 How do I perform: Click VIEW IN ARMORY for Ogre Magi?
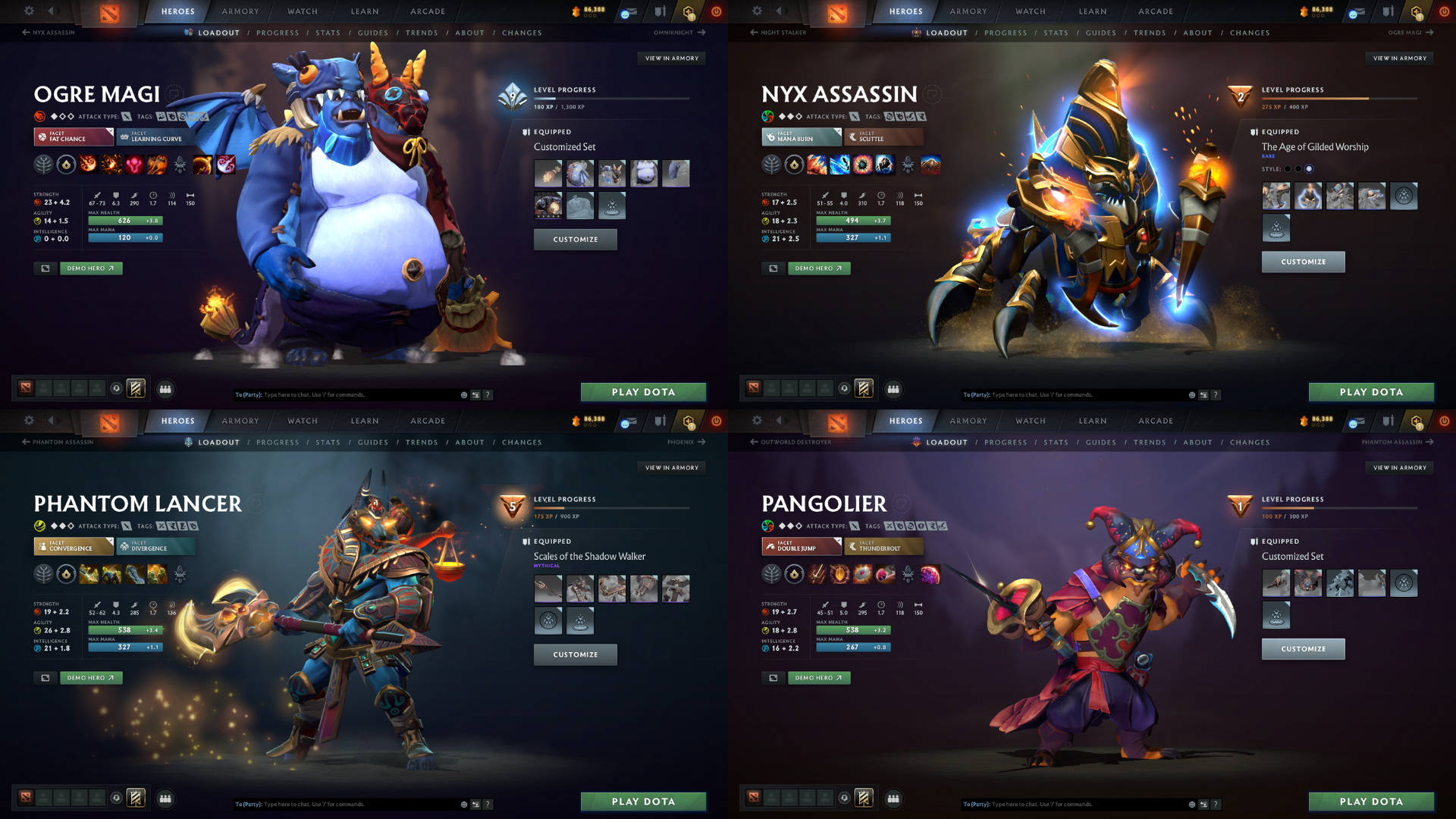[x=673, y=58]
